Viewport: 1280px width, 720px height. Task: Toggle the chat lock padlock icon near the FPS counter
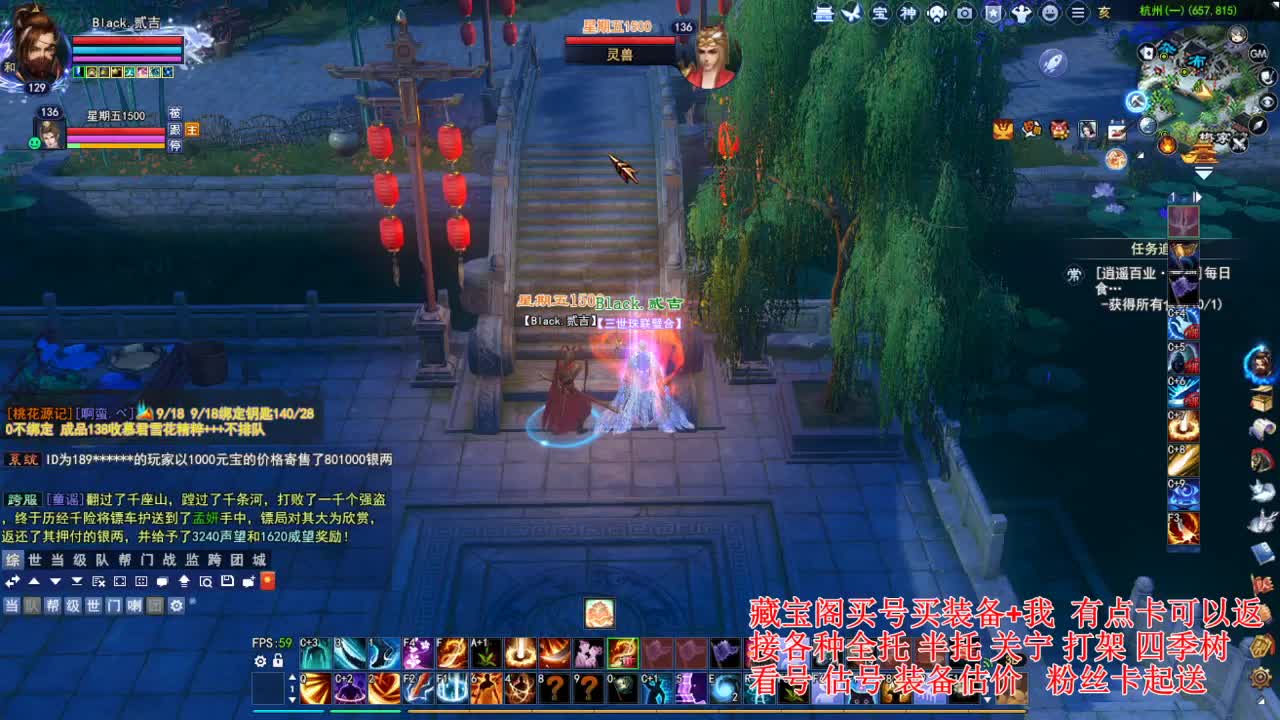coord(277,661)
